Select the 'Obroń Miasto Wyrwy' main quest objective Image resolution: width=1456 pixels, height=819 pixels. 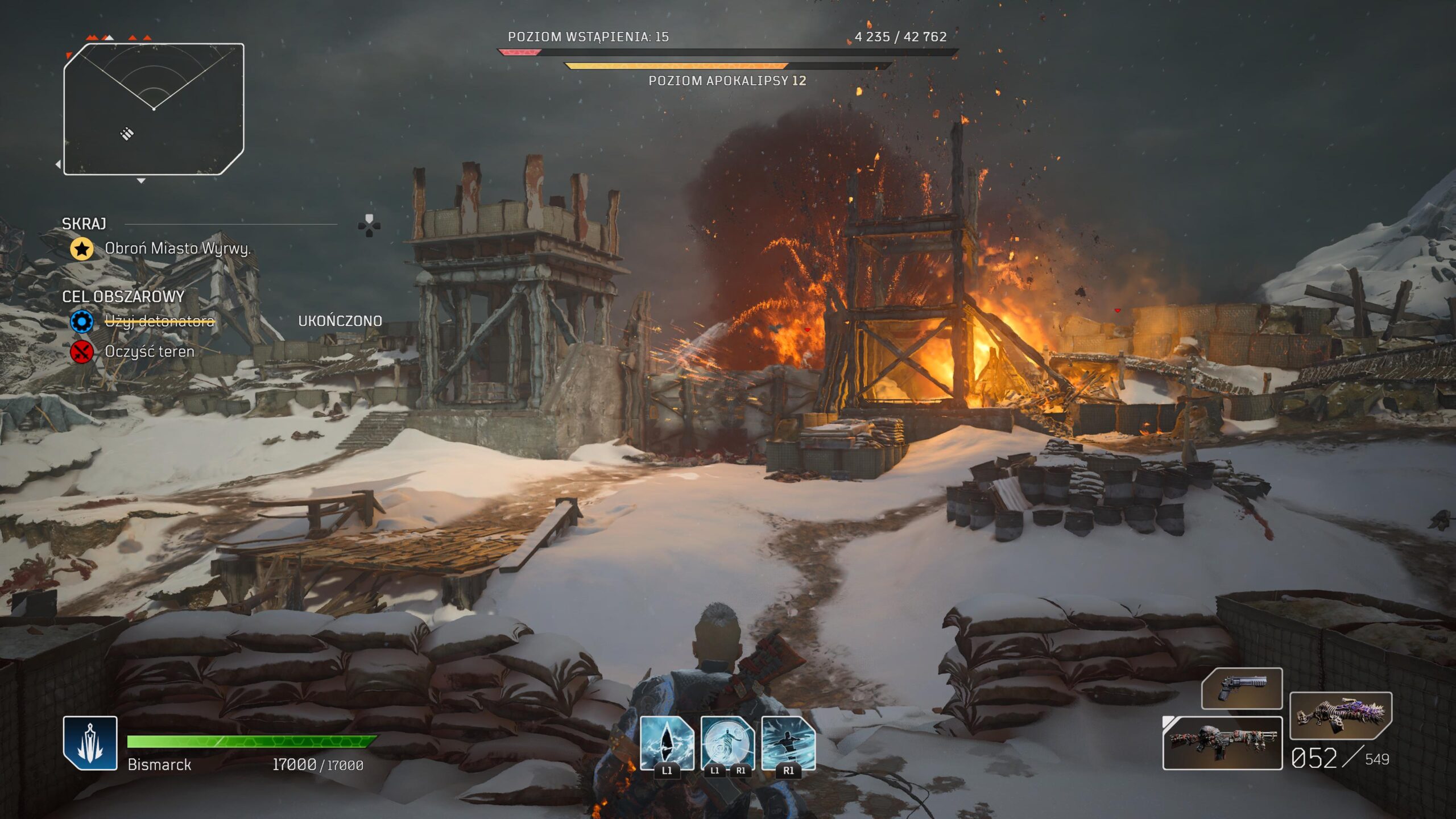pyautogui.click(x=177, y=249)
